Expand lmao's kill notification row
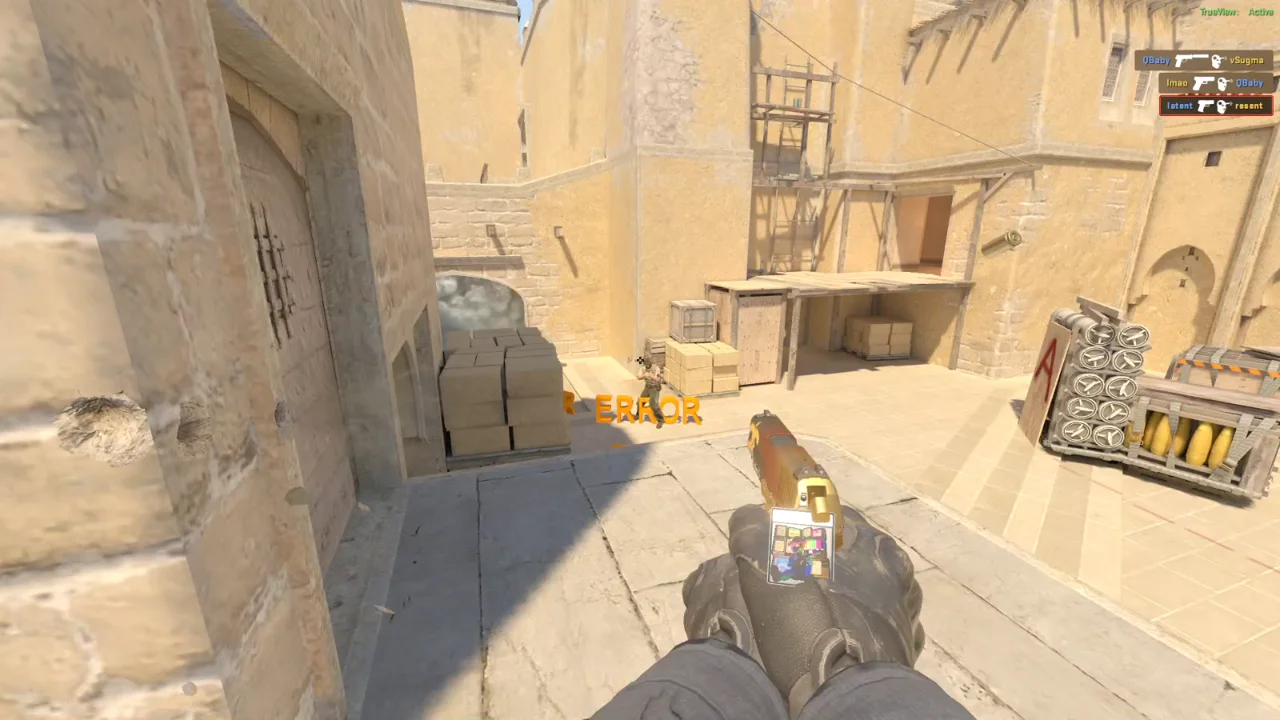 click(x=1214, y=83)
